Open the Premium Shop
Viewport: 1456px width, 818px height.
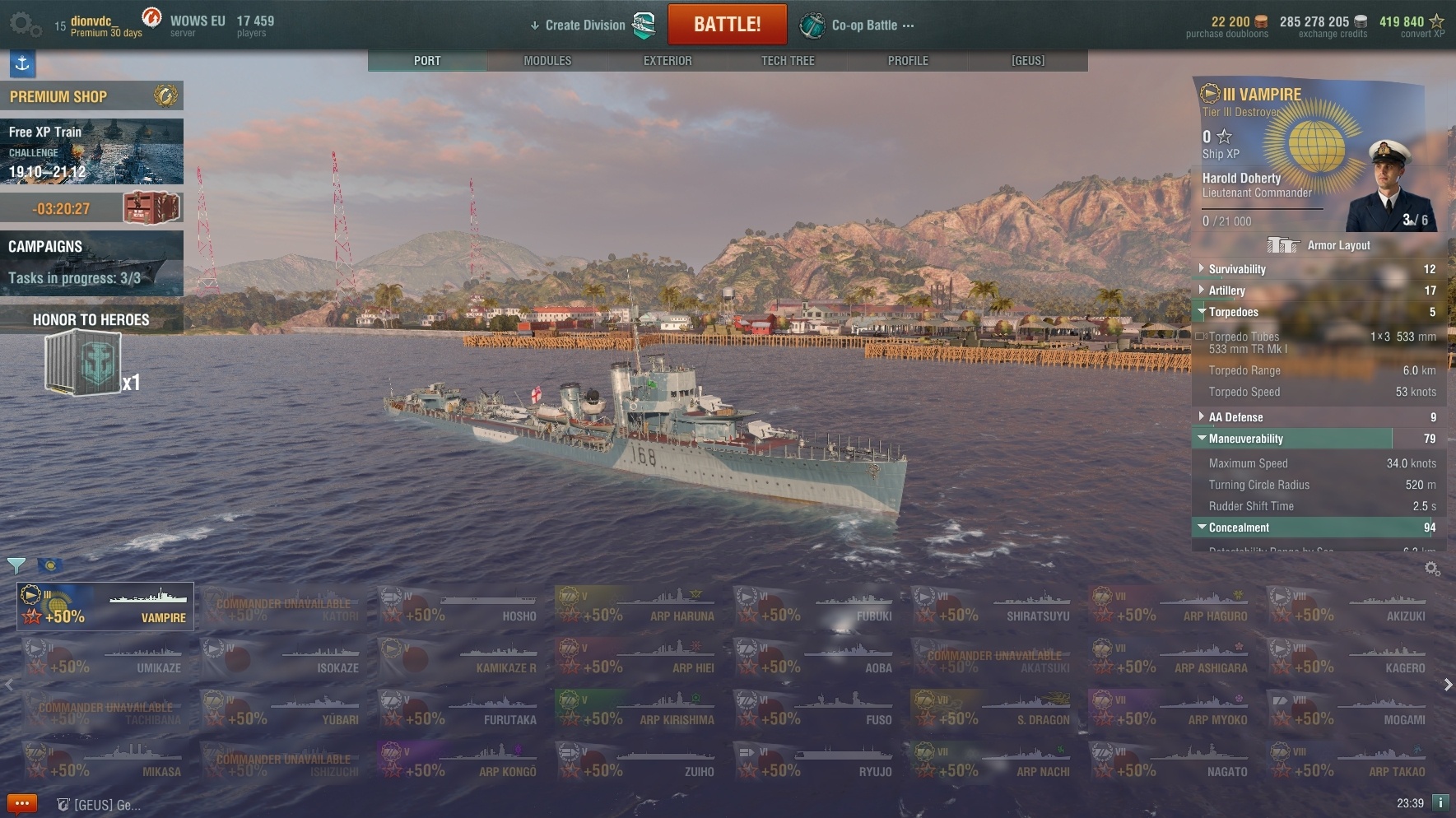[91, 96]
